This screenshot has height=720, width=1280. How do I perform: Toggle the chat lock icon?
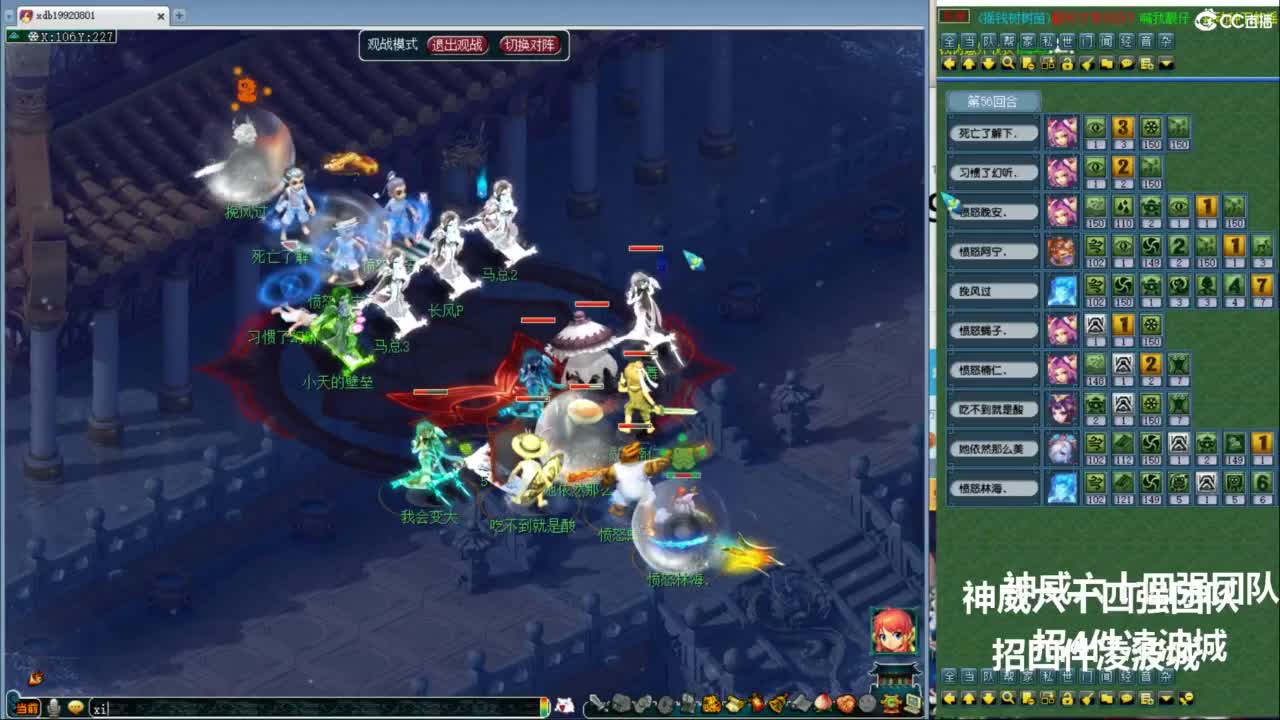[x=1068, y=64]
